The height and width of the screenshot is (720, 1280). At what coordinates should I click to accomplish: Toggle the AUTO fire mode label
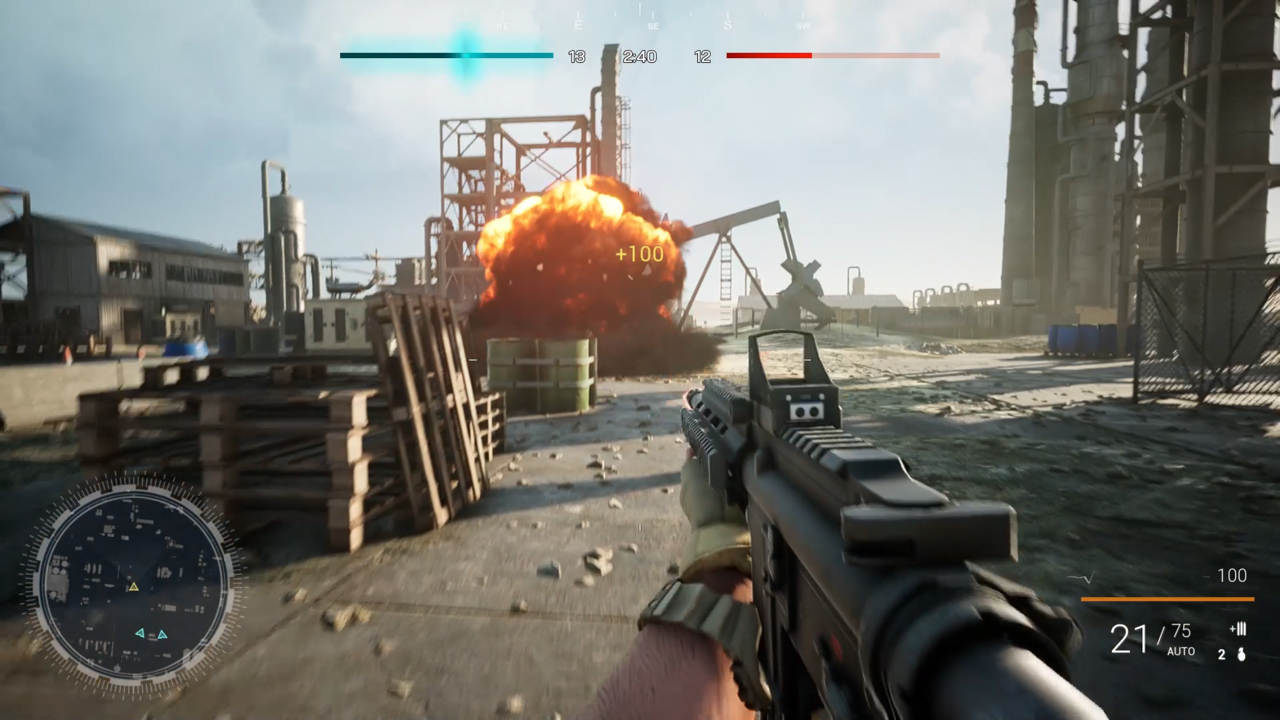tap(1181, 651)
